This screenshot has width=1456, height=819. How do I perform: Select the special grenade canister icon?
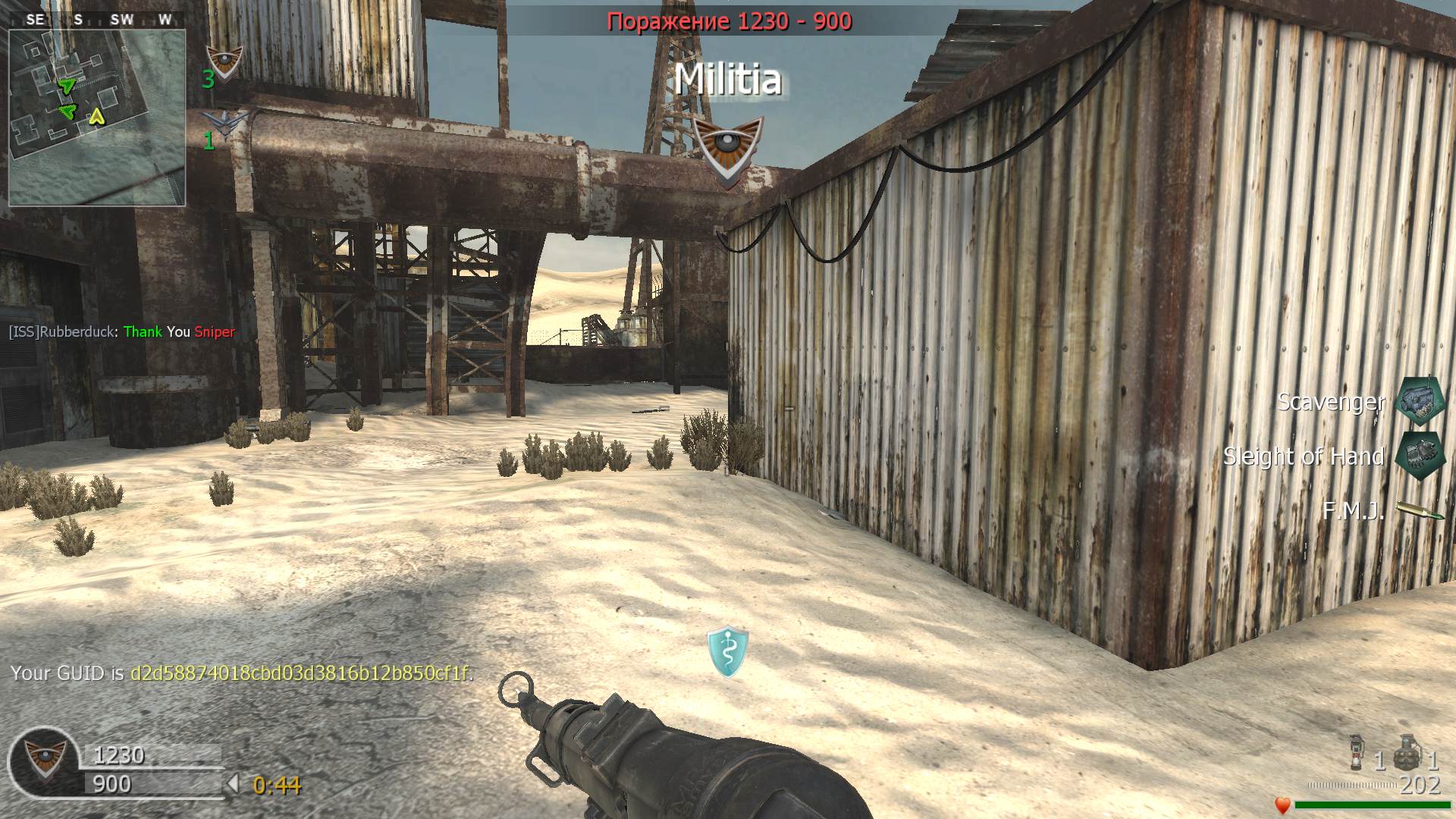click(x=1357, y=753)
